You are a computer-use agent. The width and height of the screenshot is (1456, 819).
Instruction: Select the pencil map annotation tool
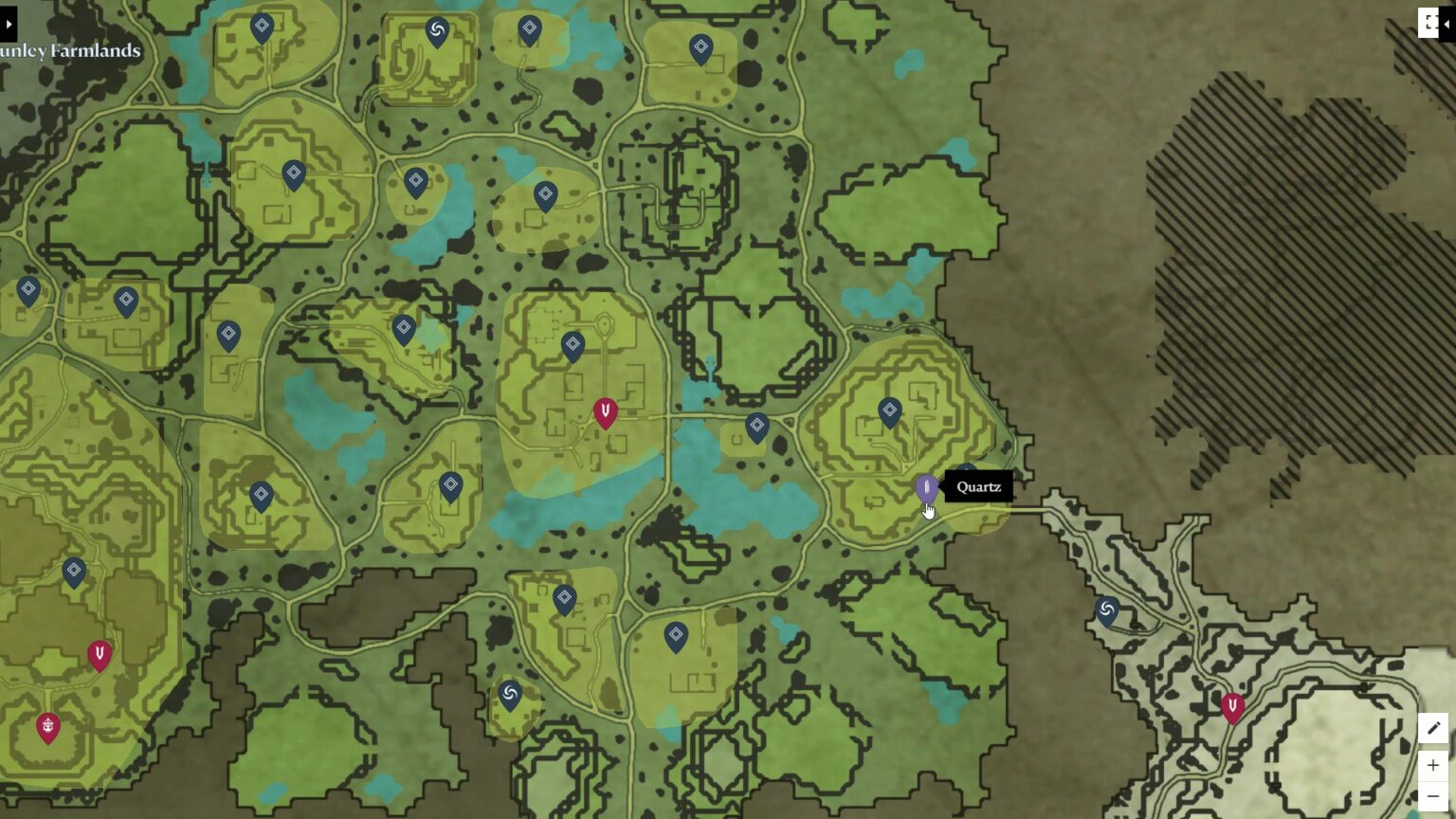[x=1433, y=728]
